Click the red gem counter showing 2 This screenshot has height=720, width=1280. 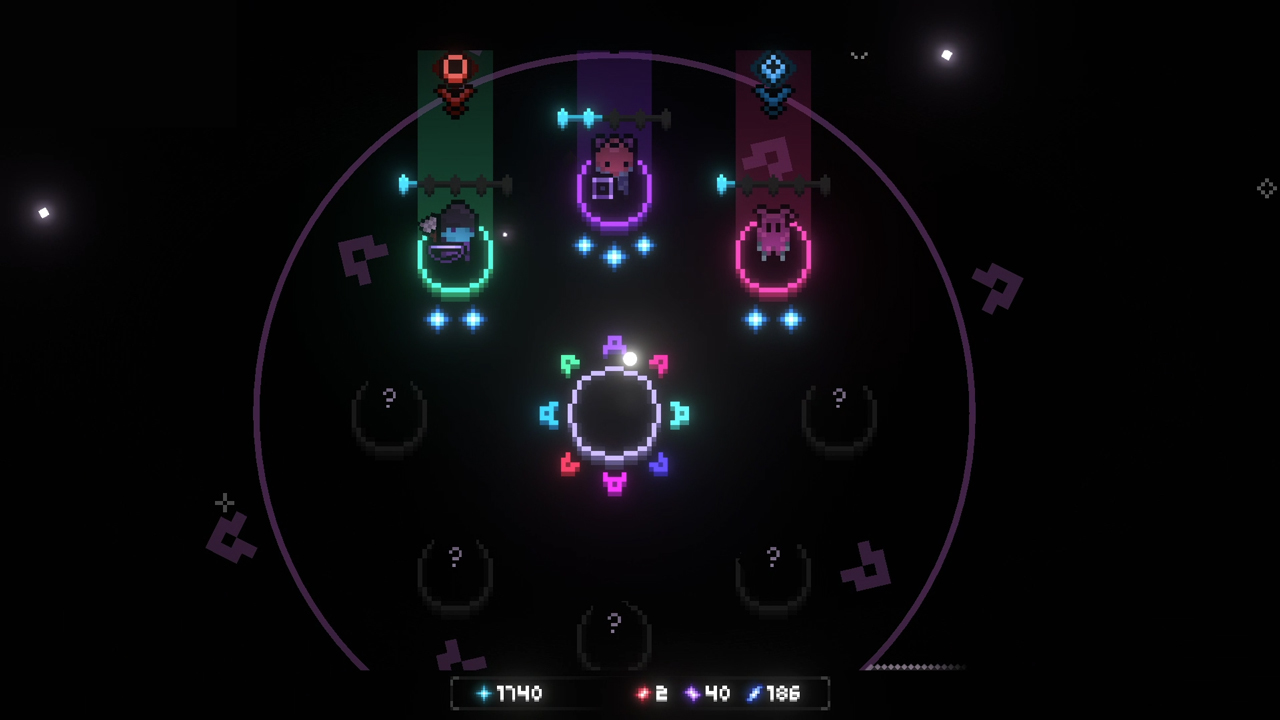650,692
